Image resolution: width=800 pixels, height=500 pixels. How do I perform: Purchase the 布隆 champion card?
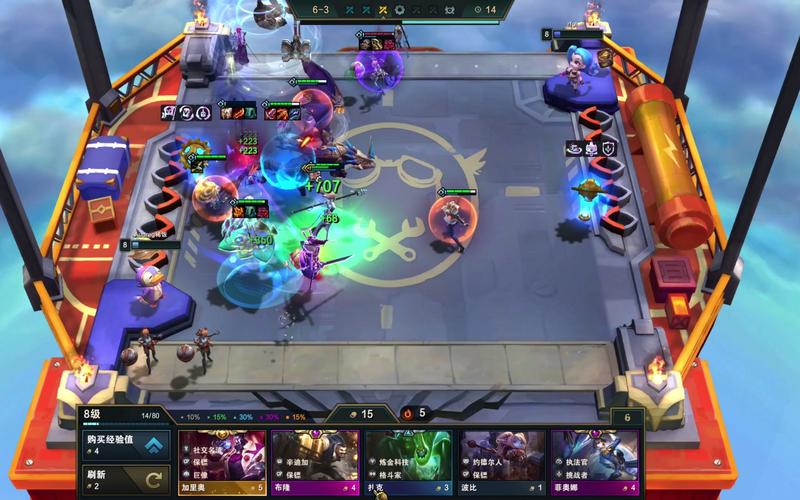pos(314,461)
